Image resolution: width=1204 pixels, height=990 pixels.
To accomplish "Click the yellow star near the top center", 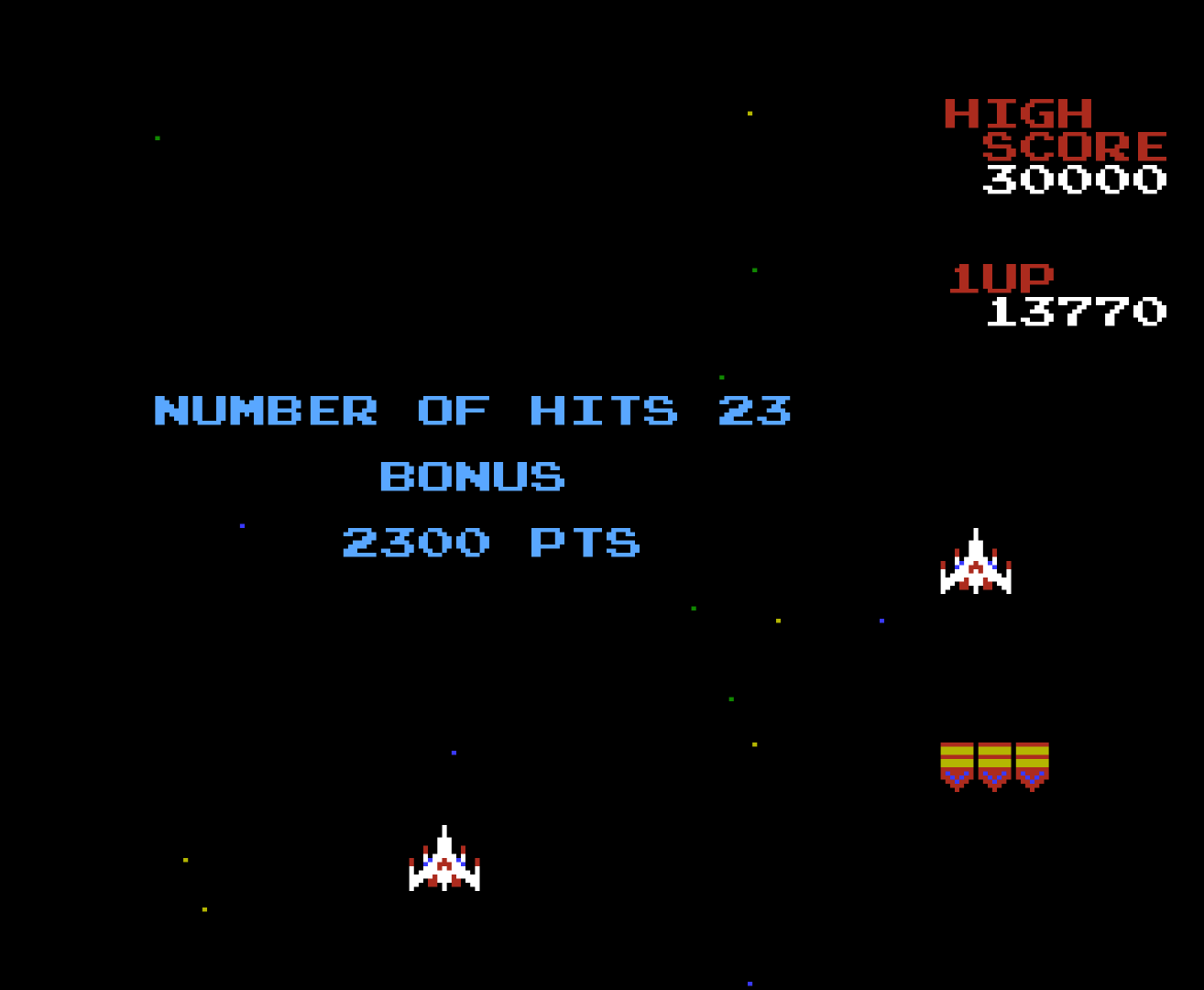I will (750, 112).
